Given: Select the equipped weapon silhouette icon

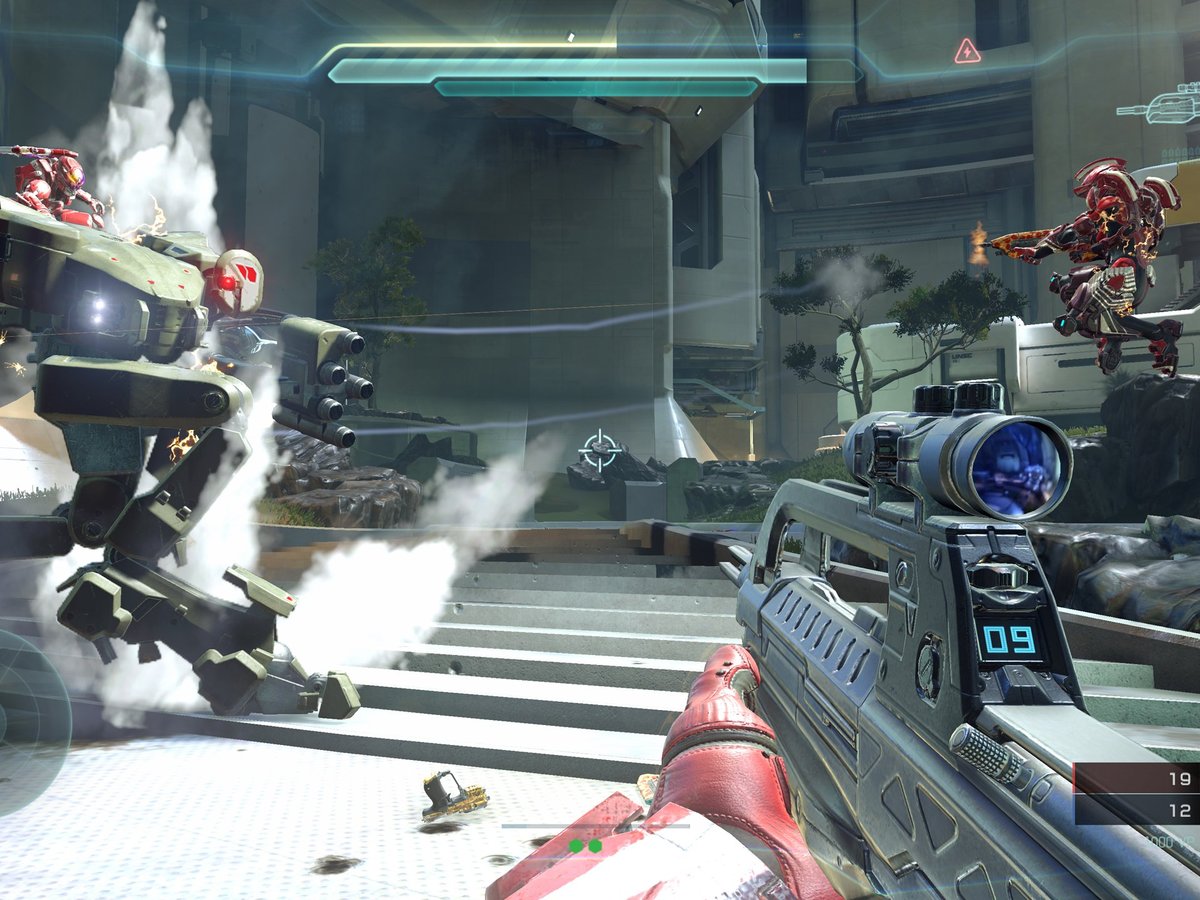Looking at the screenshot, I should coord(1162,104).
